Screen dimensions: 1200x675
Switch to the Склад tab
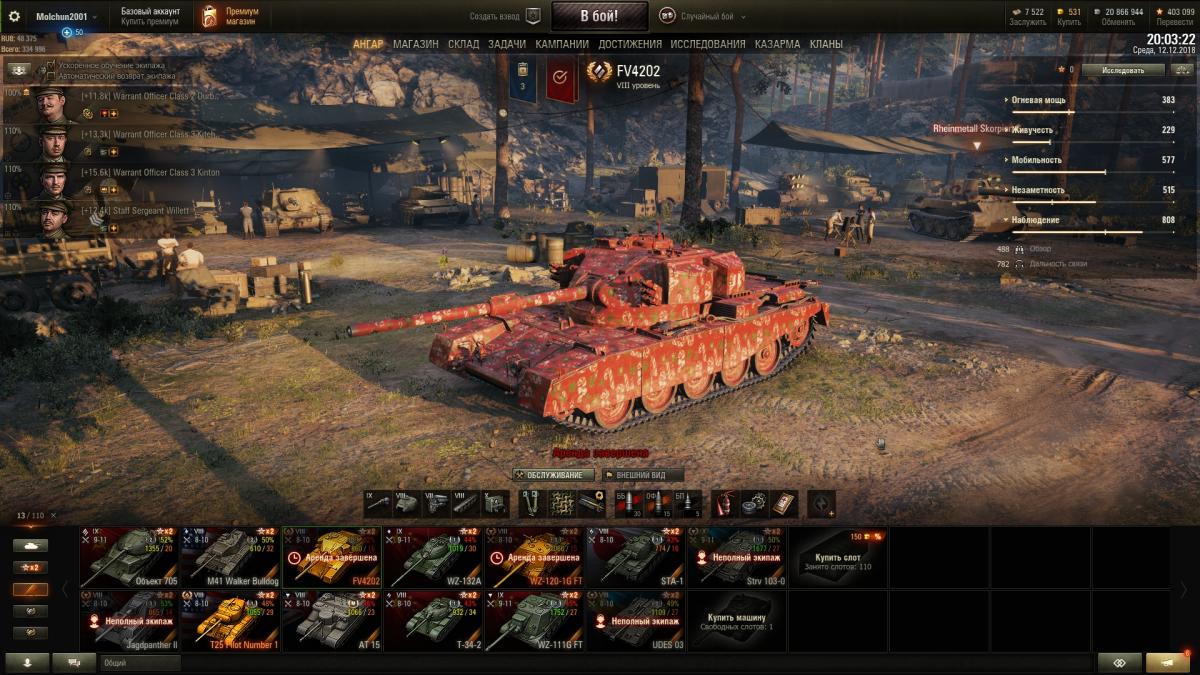point(463,44)
